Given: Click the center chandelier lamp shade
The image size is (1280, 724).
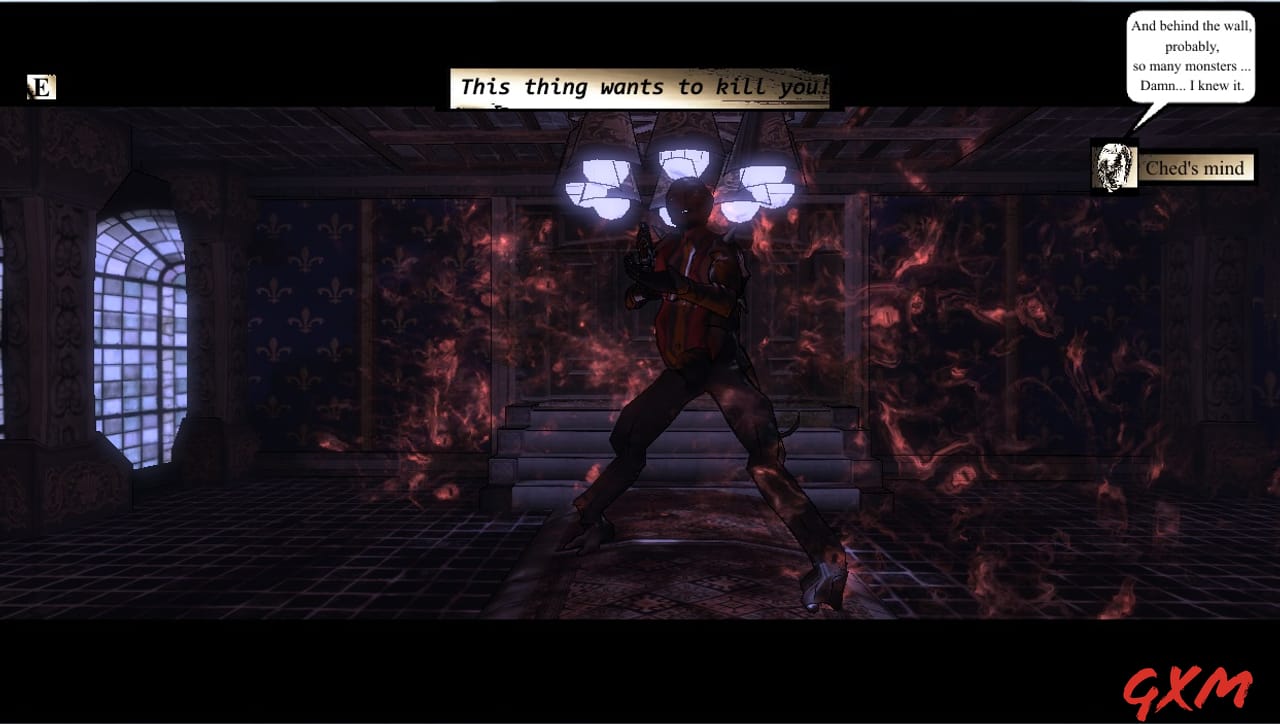Looking at the screenshot, I should (685, 165).
